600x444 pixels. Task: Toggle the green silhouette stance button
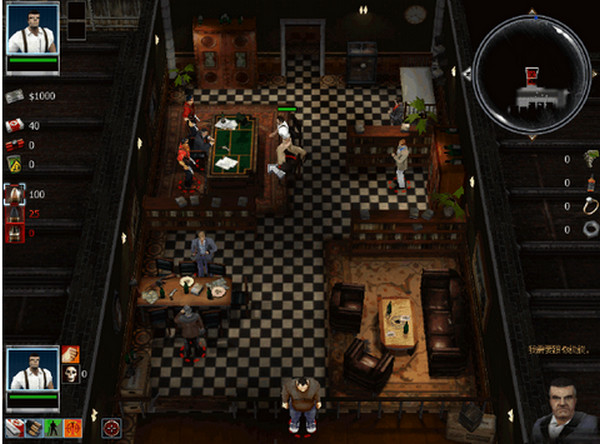(54, 427)
